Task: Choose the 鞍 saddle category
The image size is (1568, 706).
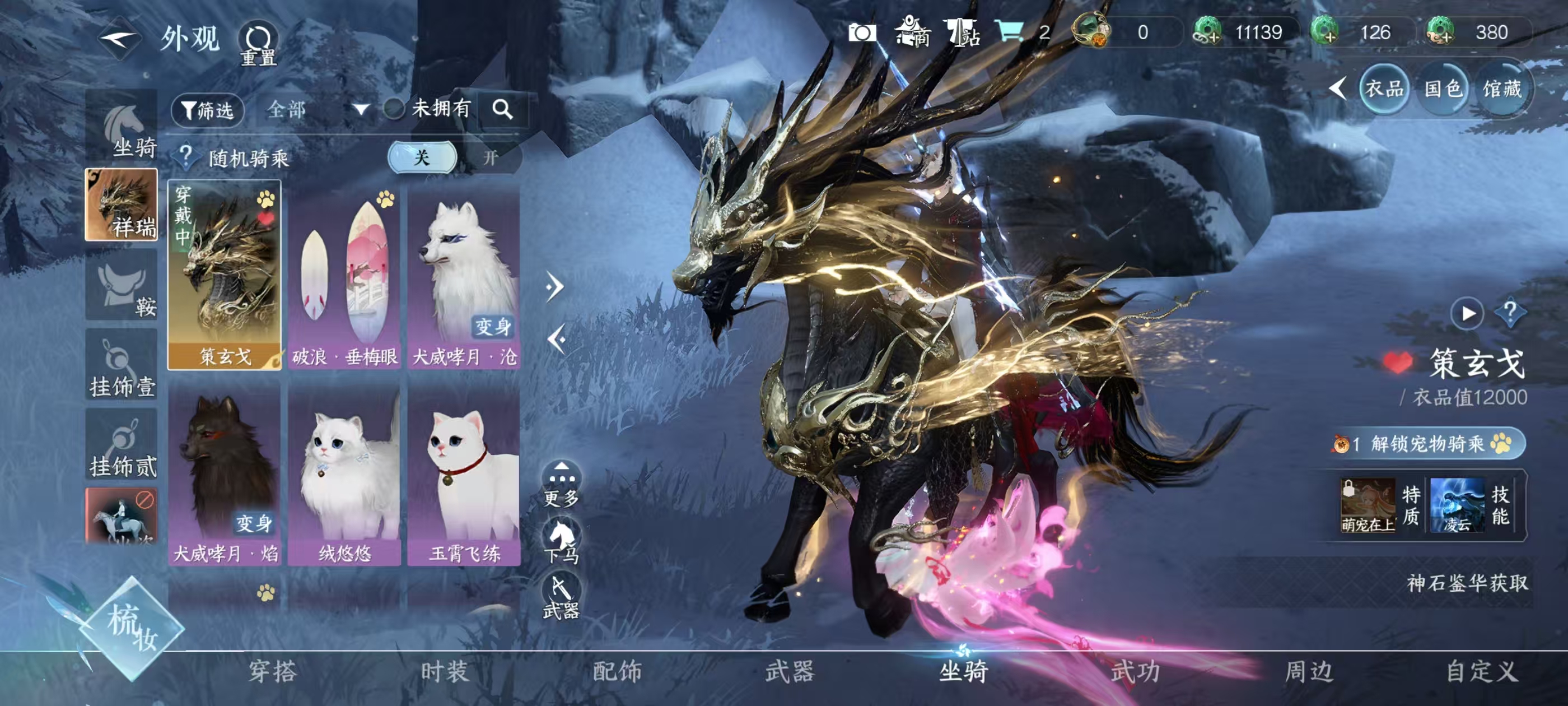Action: click(122, 286)
